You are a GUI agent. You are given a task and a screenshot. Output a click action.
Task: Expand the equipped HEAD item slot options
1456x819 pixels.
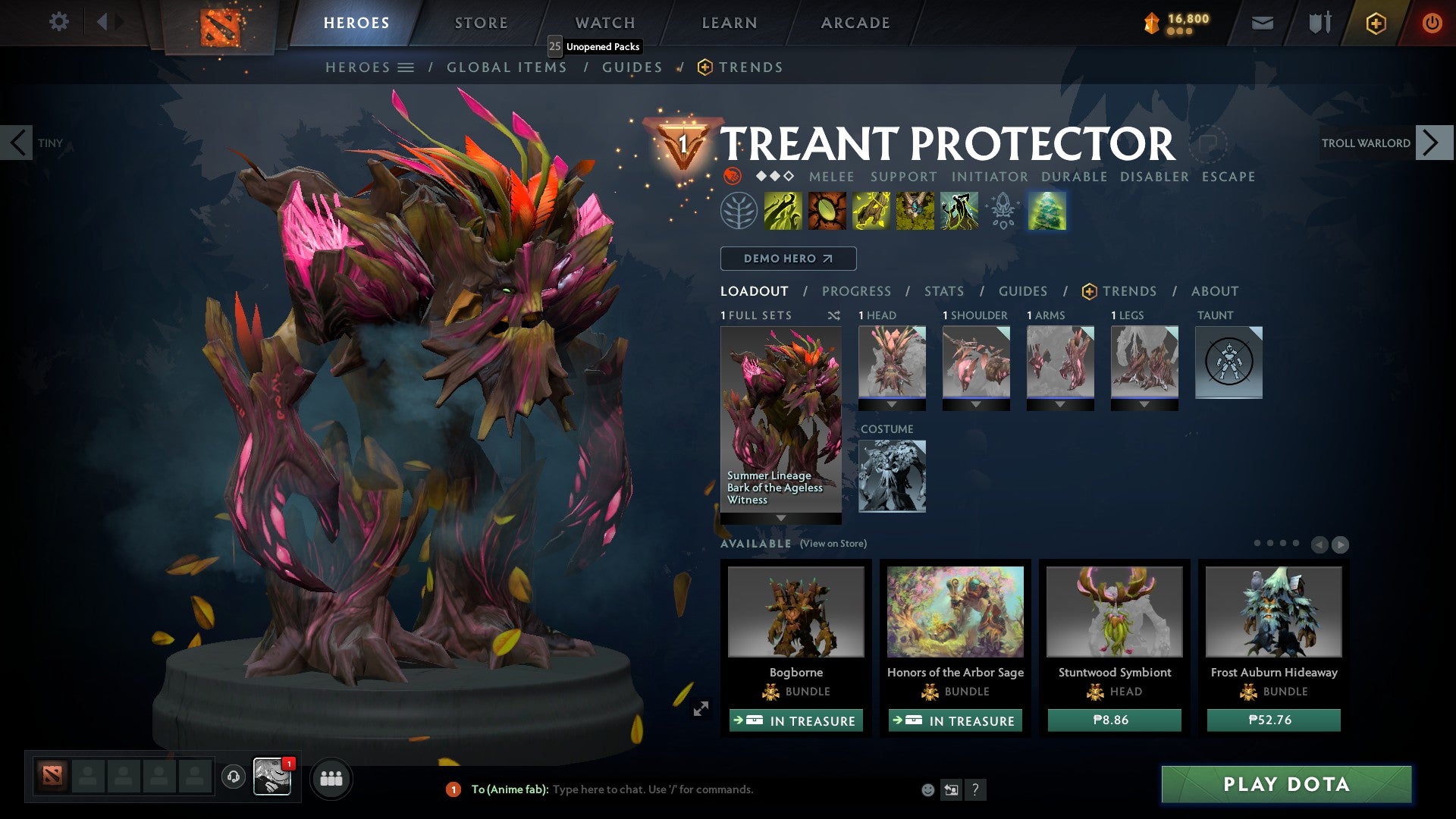pyautogui.click(x=892, y=403)
